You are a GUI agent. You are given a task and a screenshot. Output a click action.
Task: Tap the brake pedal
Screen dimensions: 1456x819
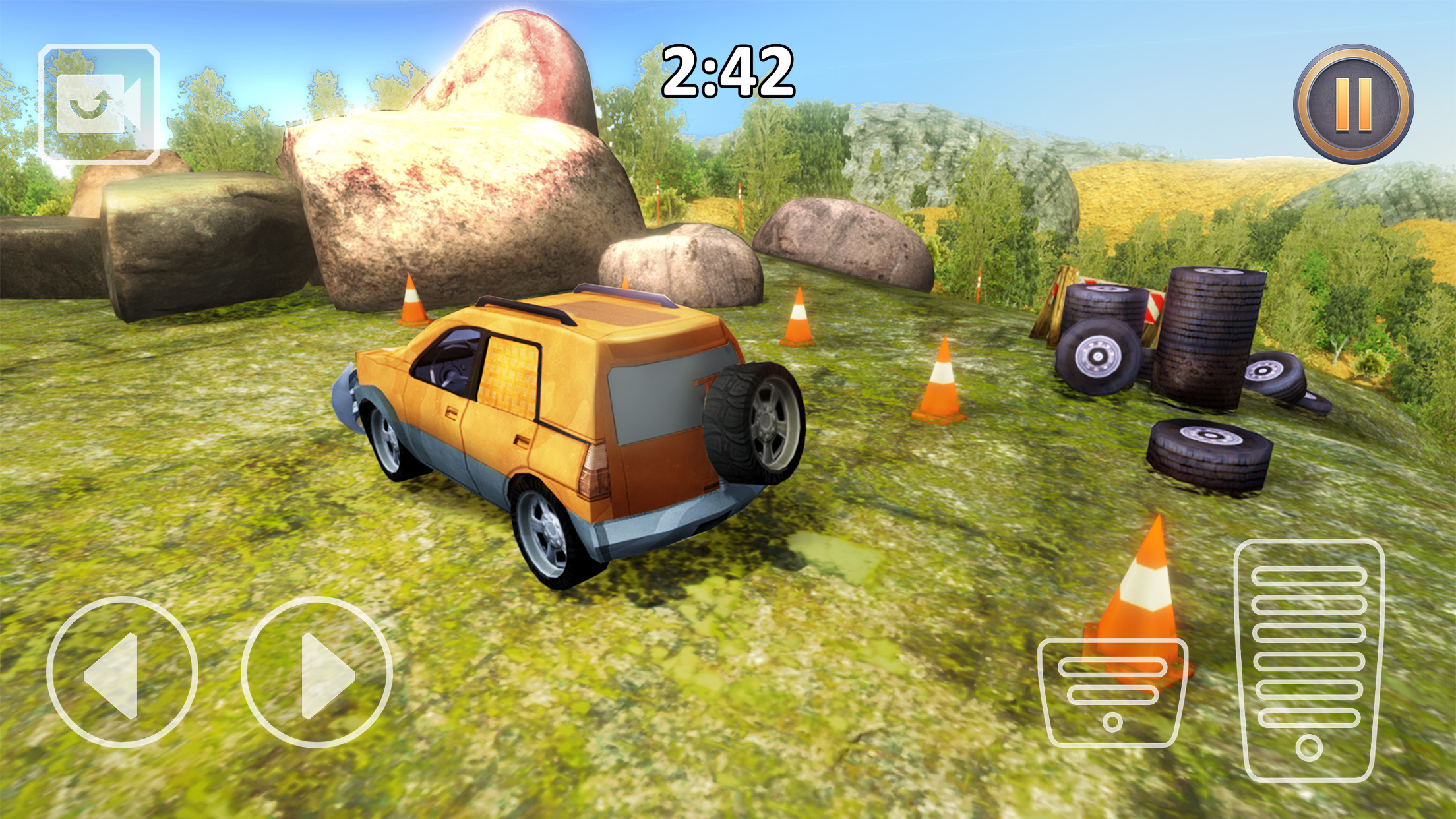point(1112,692)
